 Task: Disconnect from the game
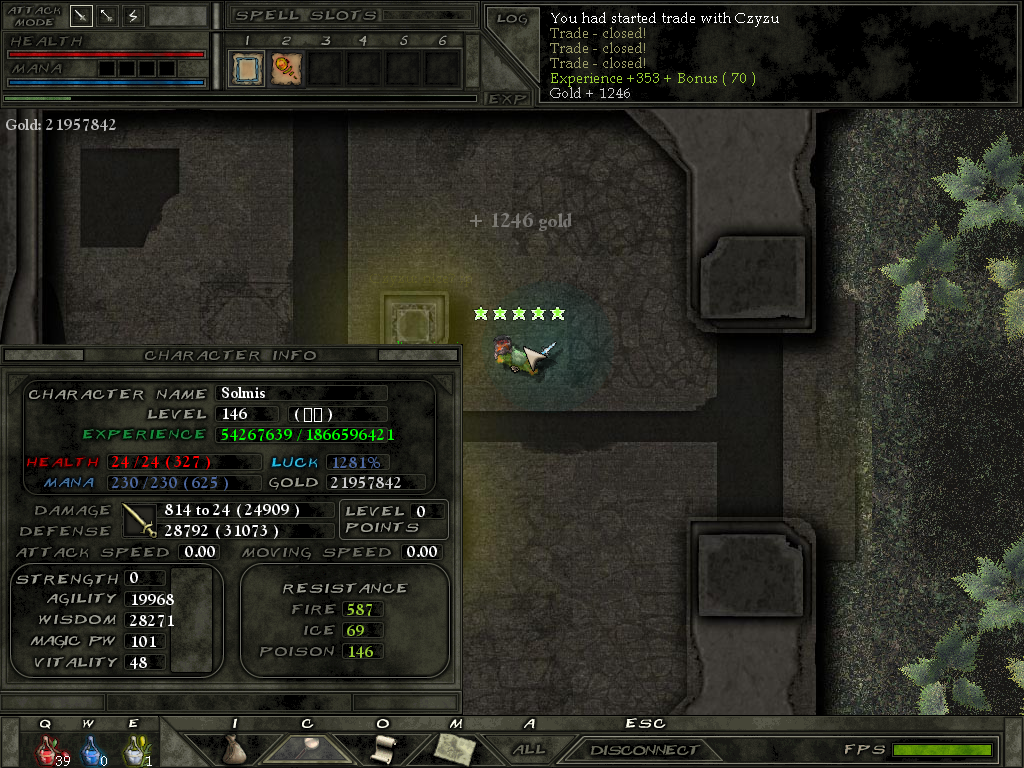point(644,750)
